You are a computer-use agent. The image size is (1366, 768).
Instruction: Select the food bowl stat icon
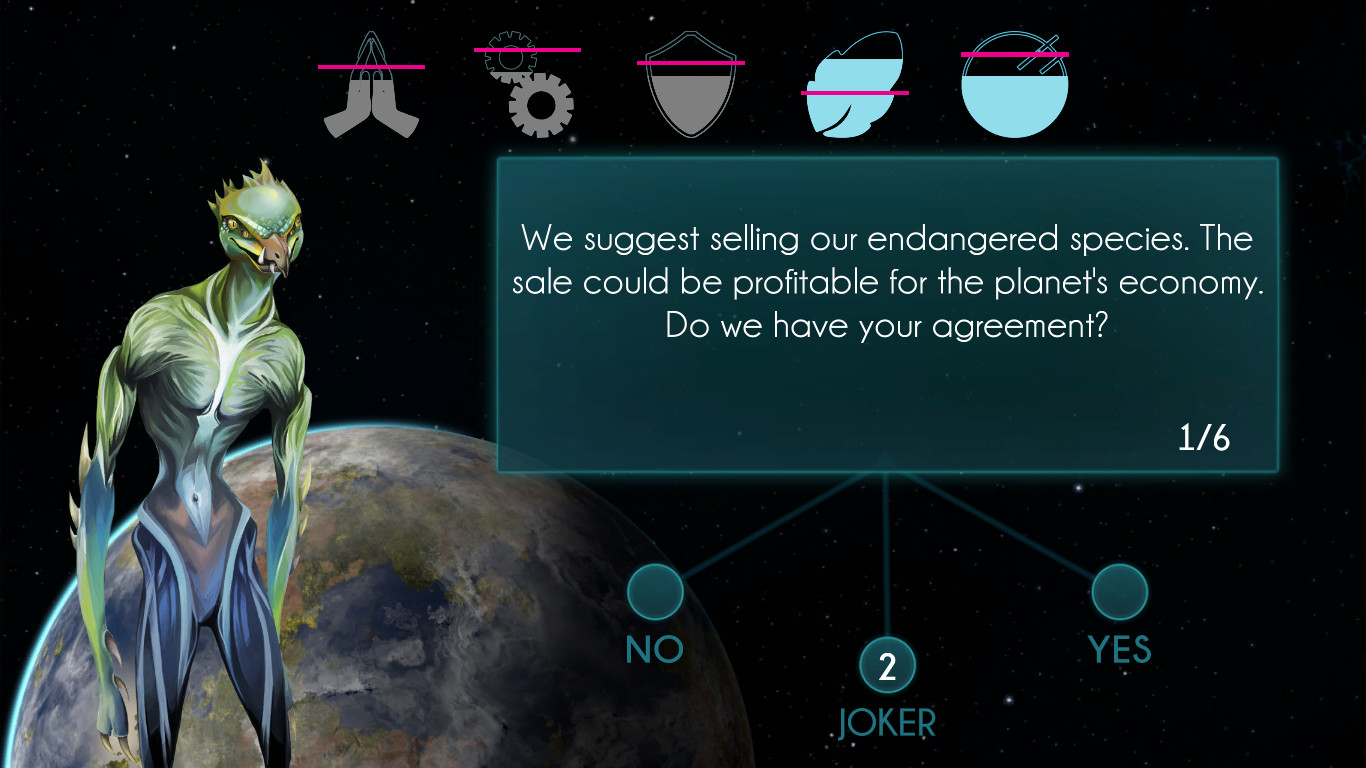1014,90
